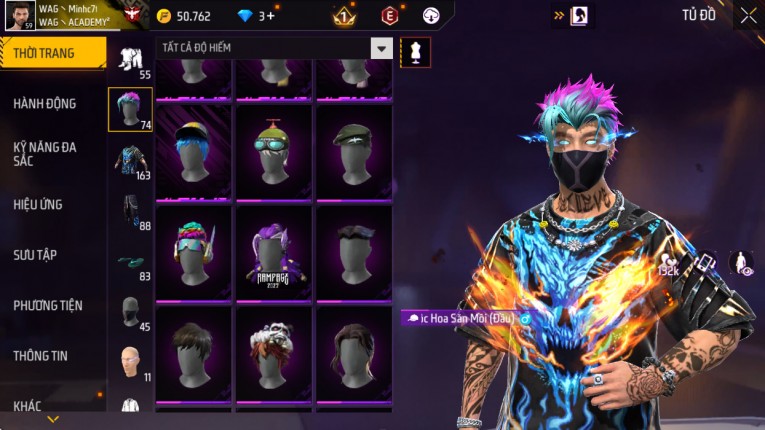Switch to the Hành Động category

point(45,103)
